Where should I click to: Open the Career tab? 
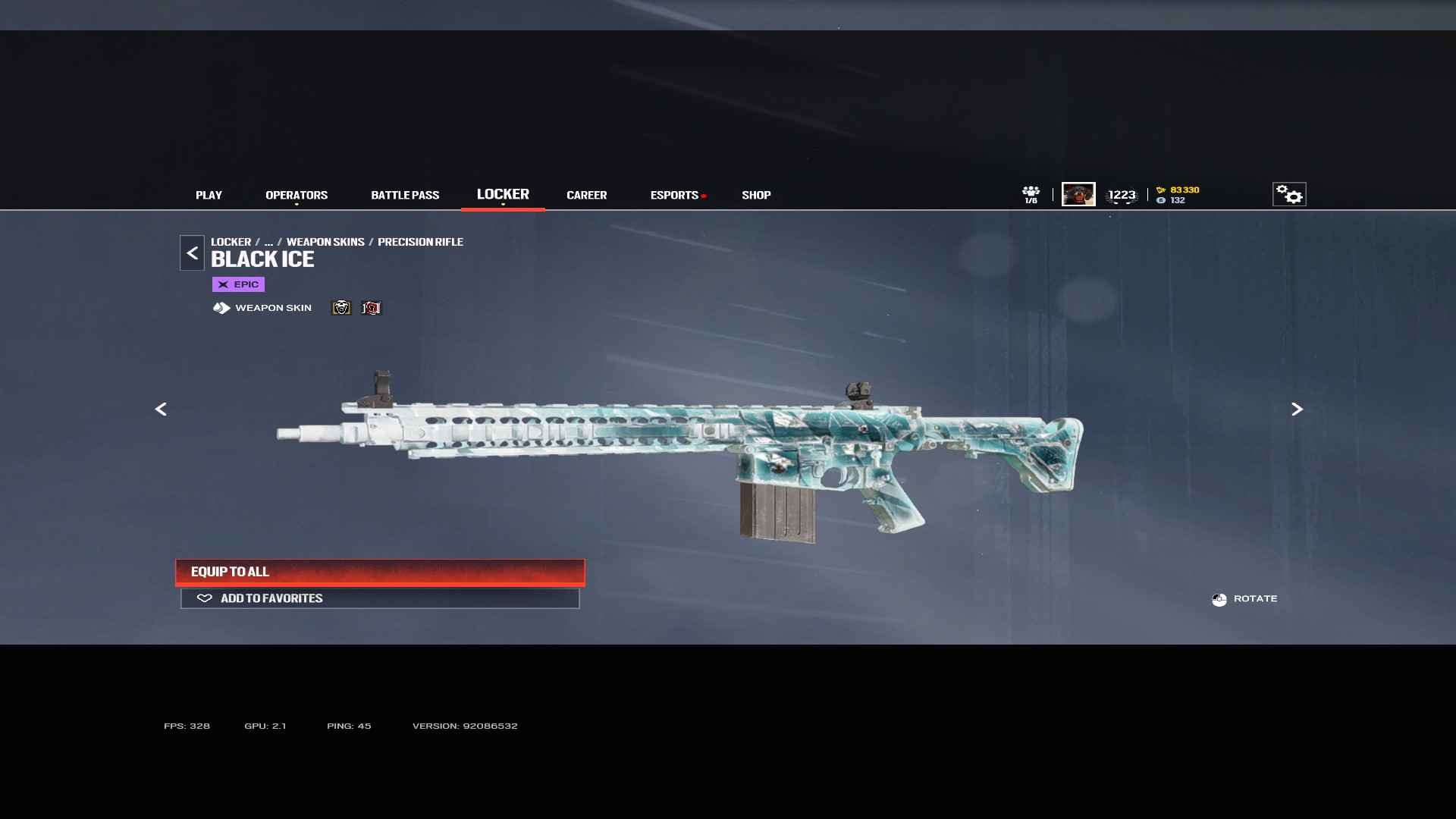click(586, 195)
